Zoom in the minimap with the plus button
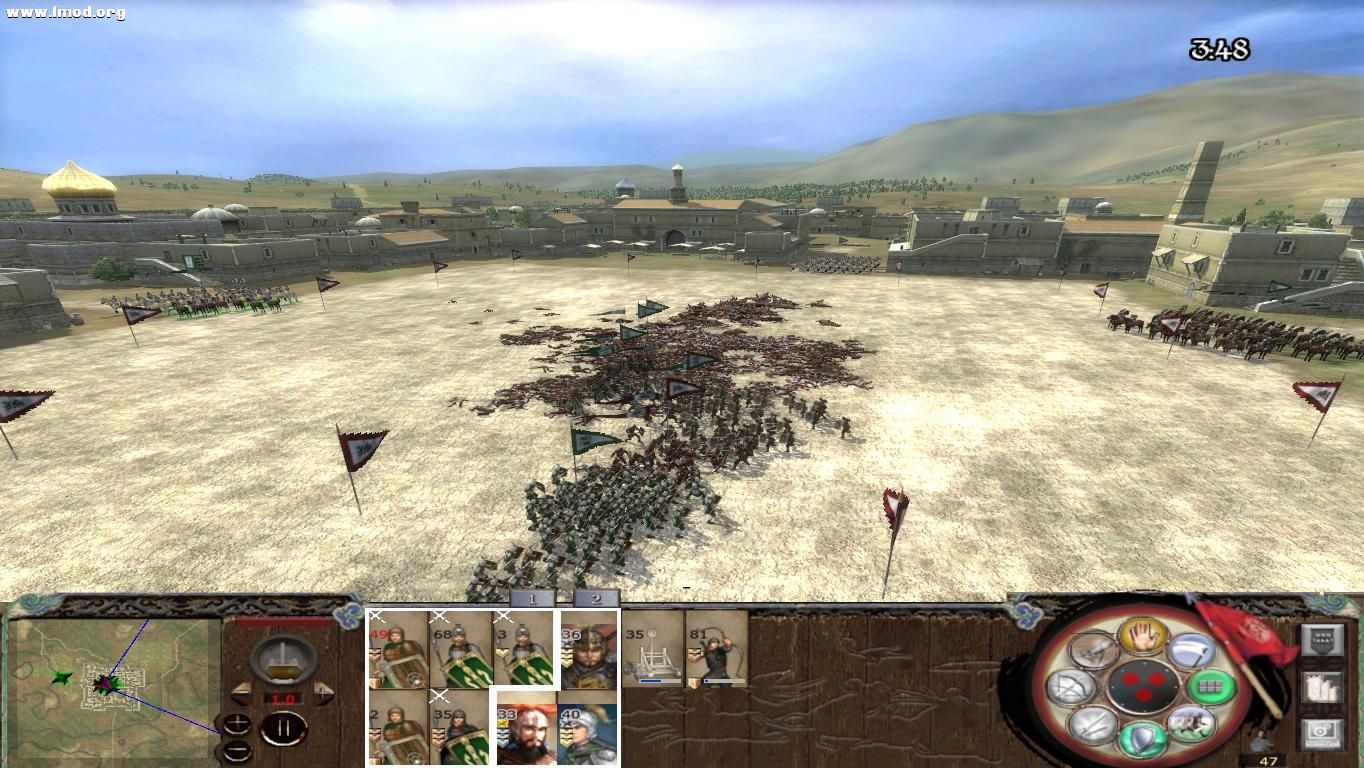The width and height of the screenshot is (1364, 768). click(x=236, y=722)
